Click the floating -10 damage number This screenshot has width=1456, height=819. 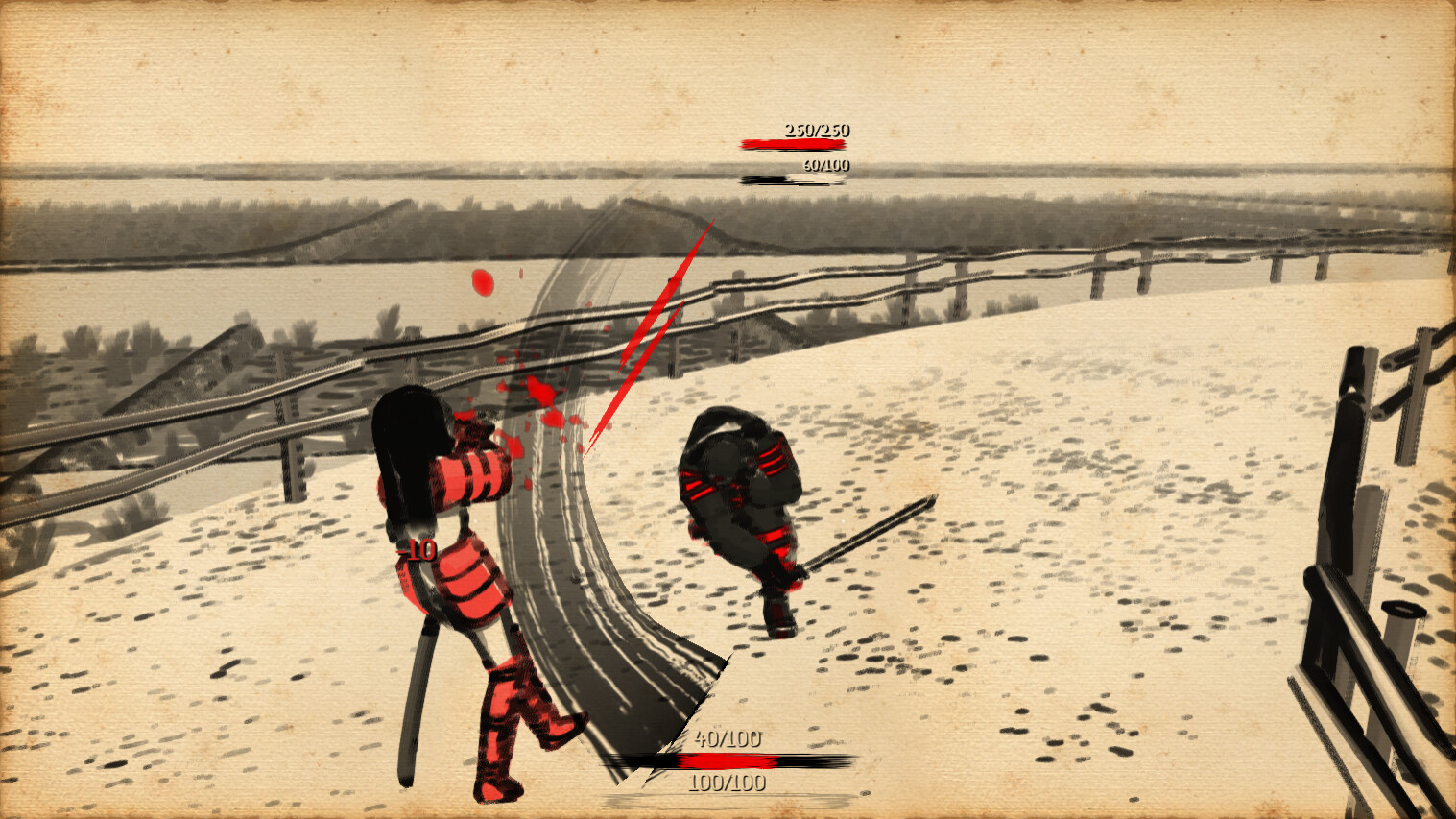415,551
